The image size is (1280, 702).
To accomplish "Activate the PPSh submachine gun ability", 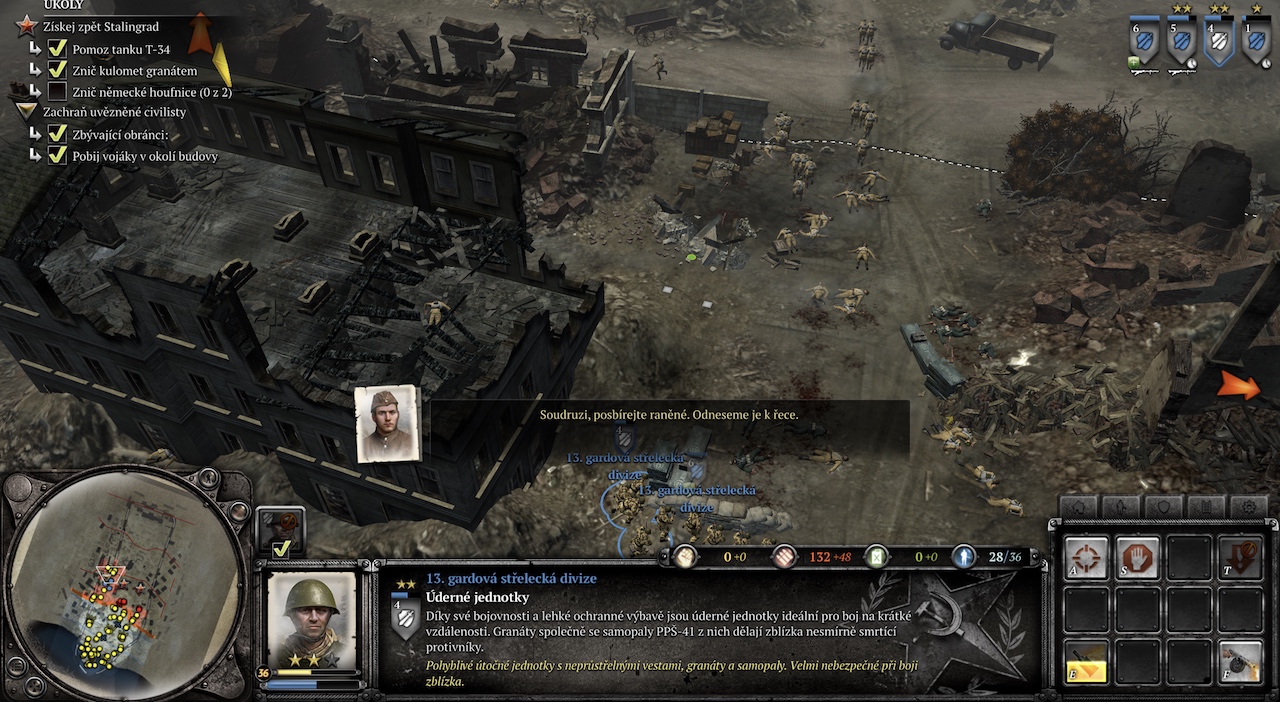I will [x=1240, y=662].
